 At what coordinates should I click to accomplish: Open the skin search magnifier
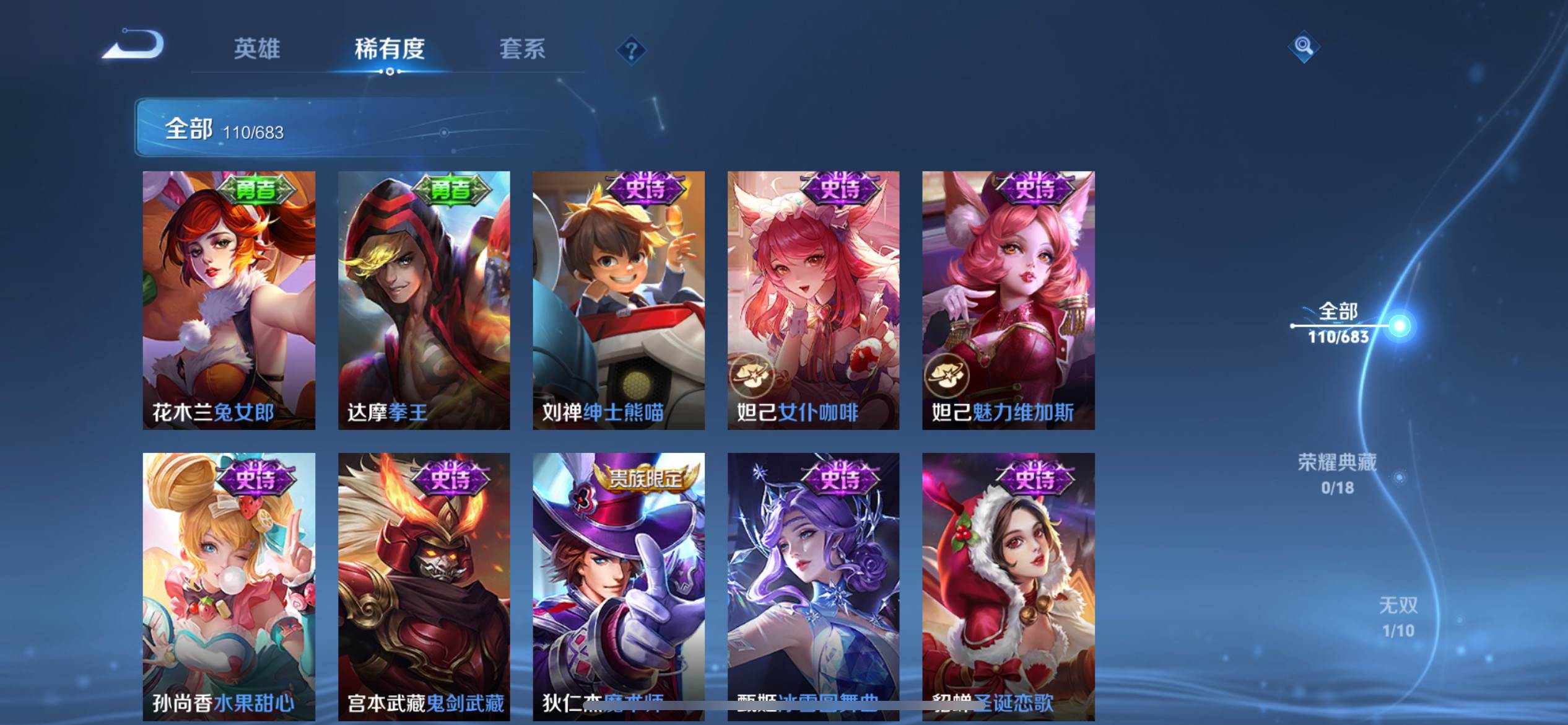click(x=1304, y=47)
